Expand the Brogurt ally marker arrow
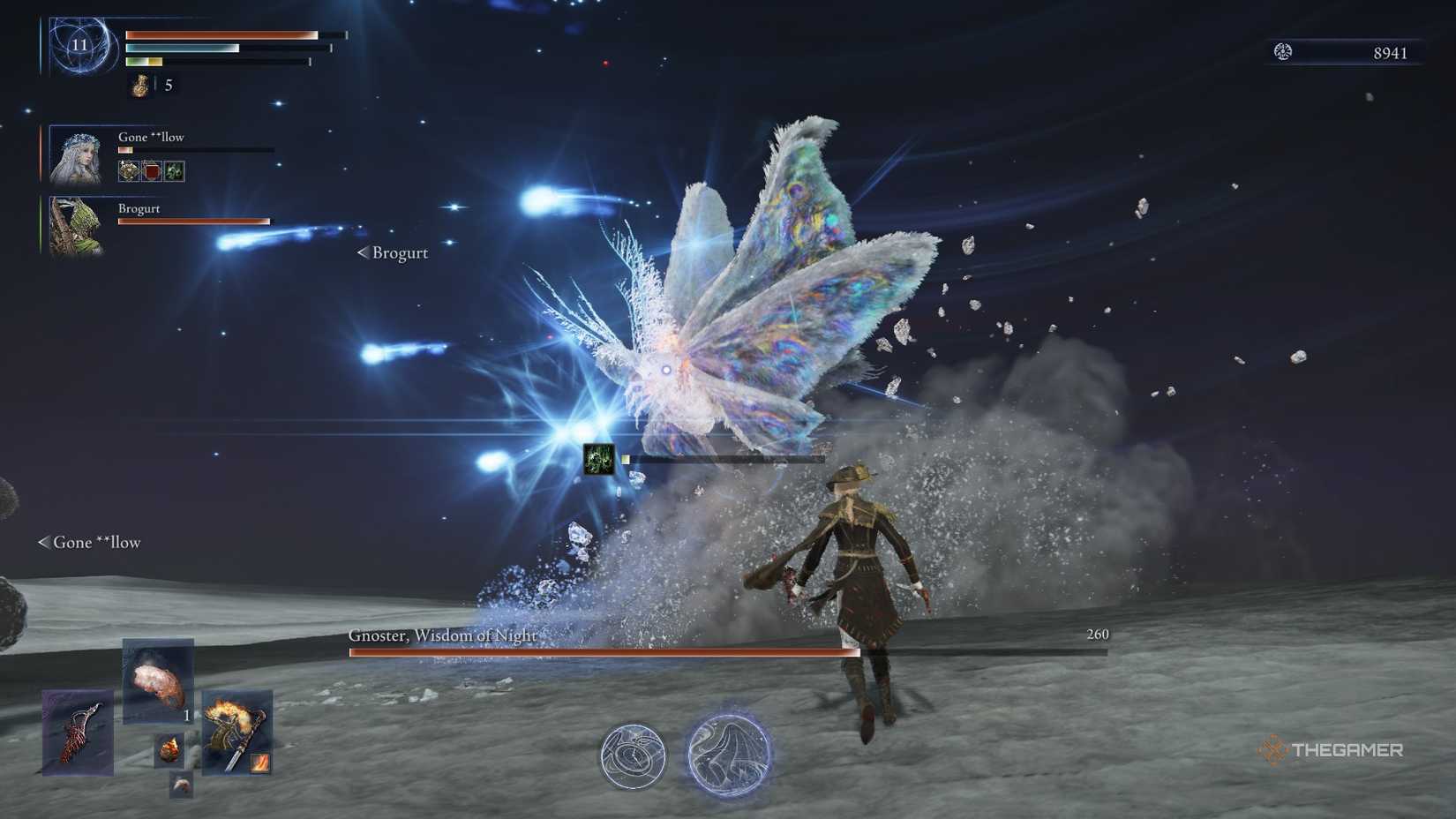Image resolution: width=1456 pixels, height=819 pixels. (362, 252)
